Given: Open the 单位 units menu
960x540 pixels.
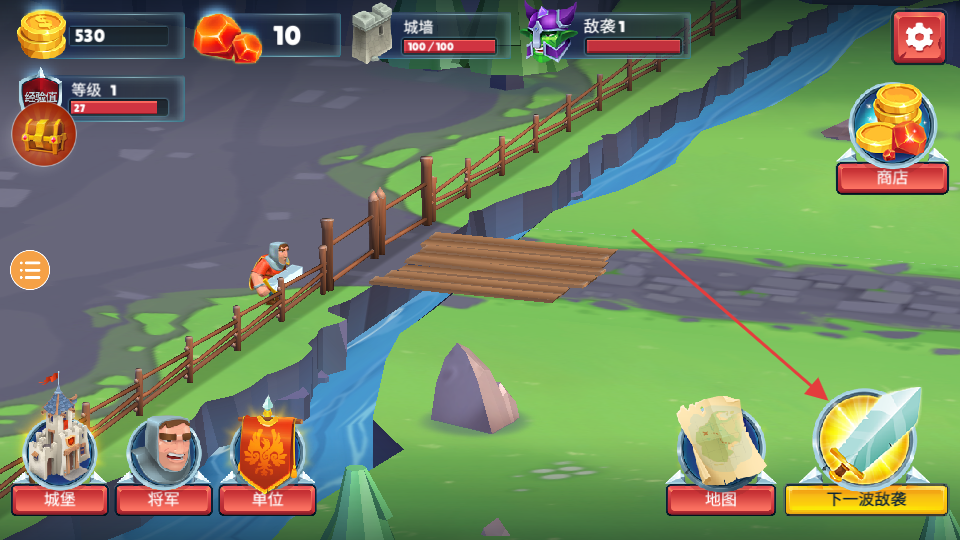Looking at the screenshot, I should pos(267,460).
